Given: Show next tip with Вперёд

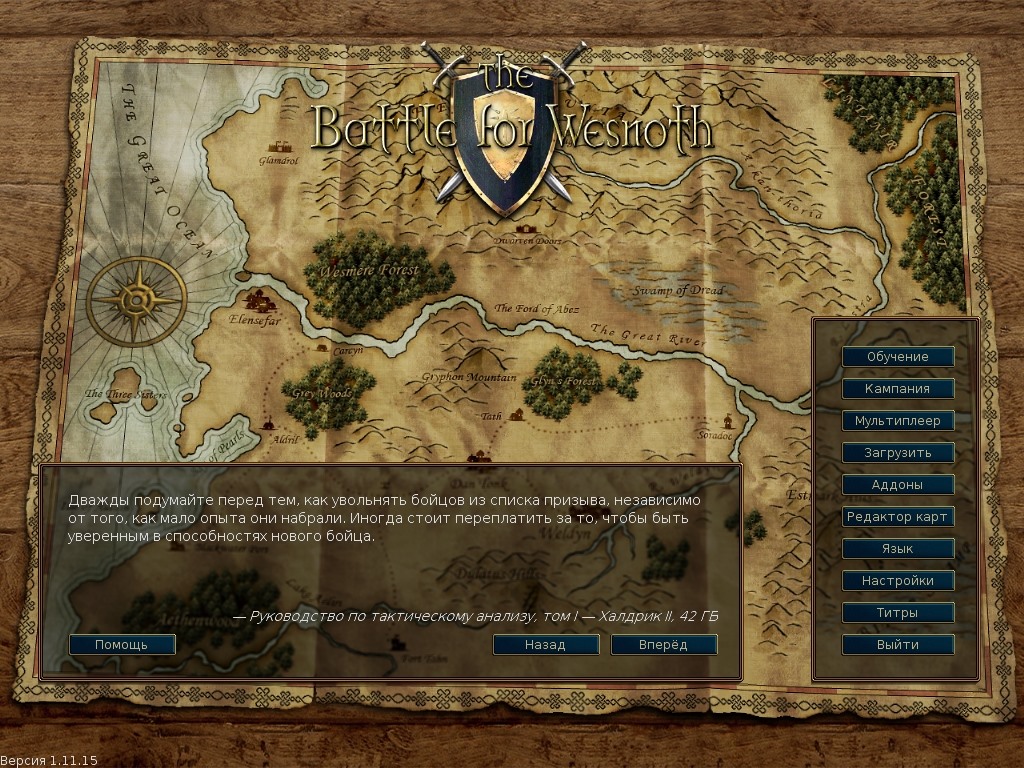Looking at the screenshot, I should point(663,645).
